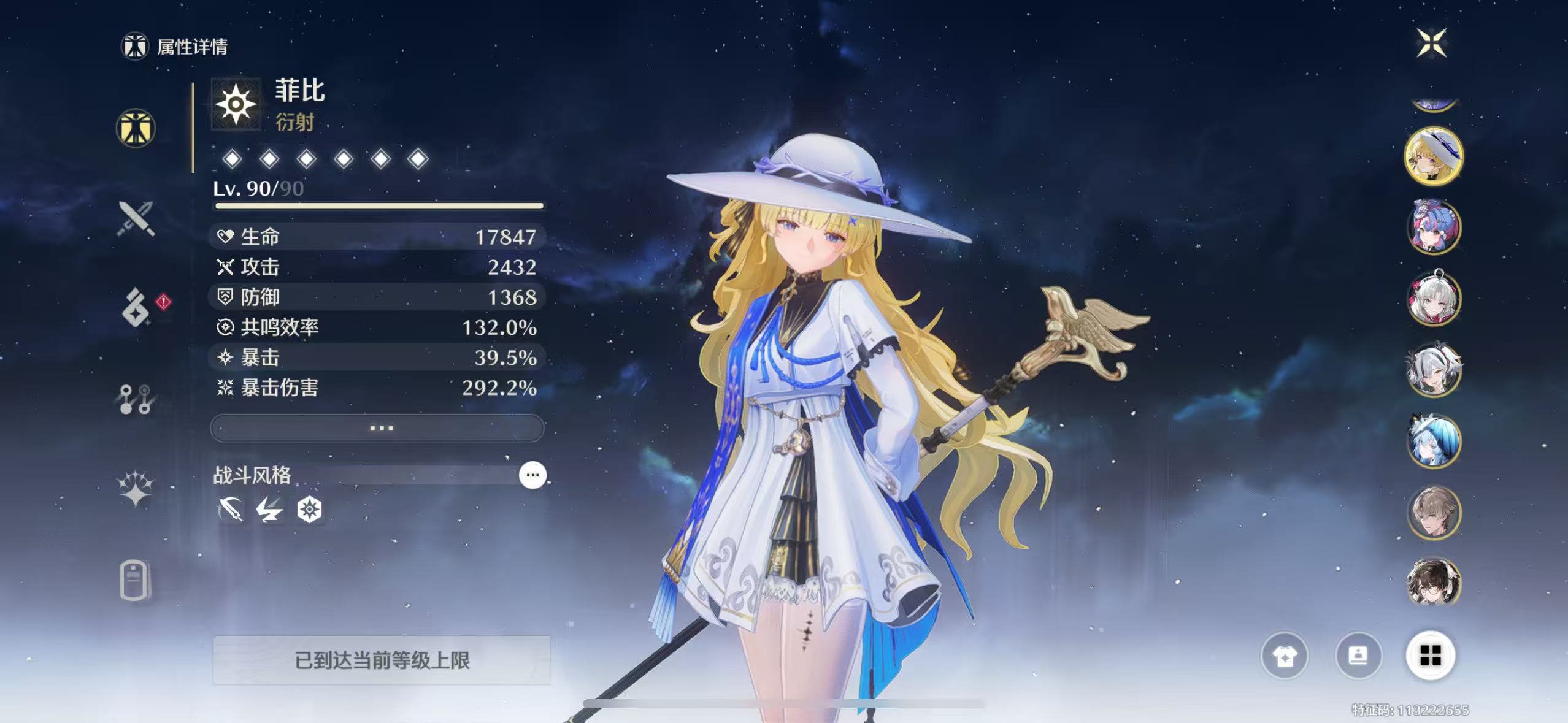Image resolution: width=1568 pixels, height=723 pixels.
Task: Select the resonance chain starburst tab
Action: [x=136, y=489]
